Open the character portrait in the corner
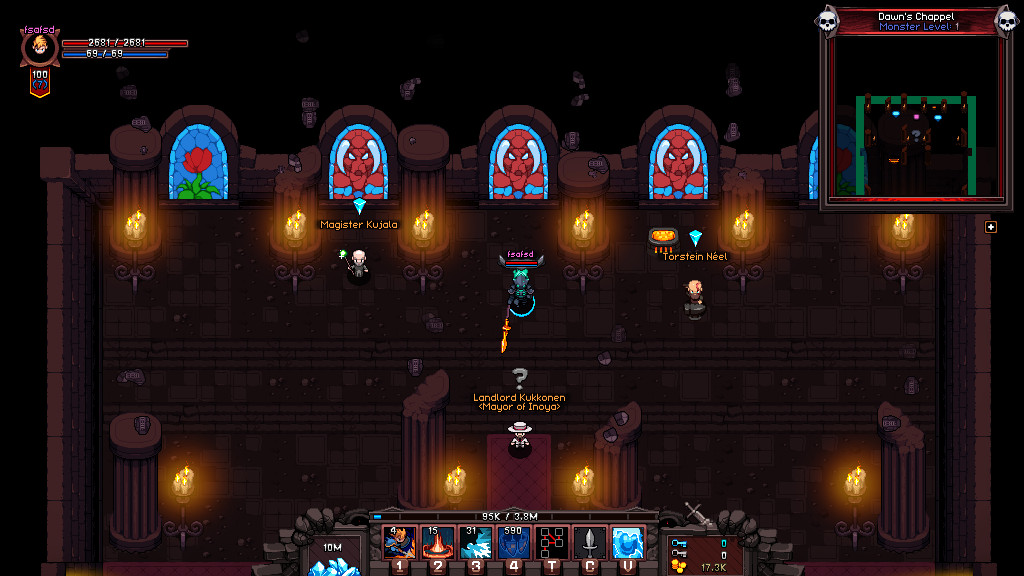1024x576 pixels. [x=40, y=47]
